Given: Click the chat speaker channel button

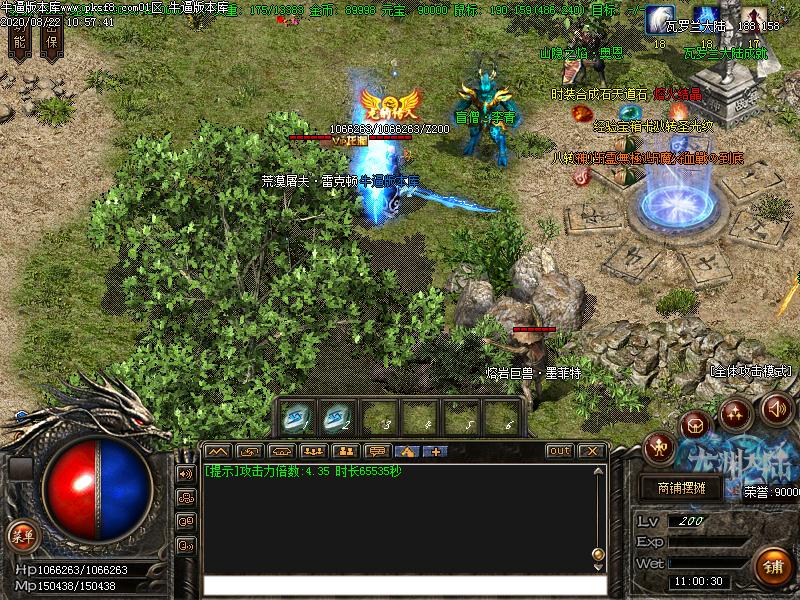Looking at the screenshot, I should 186,472.
